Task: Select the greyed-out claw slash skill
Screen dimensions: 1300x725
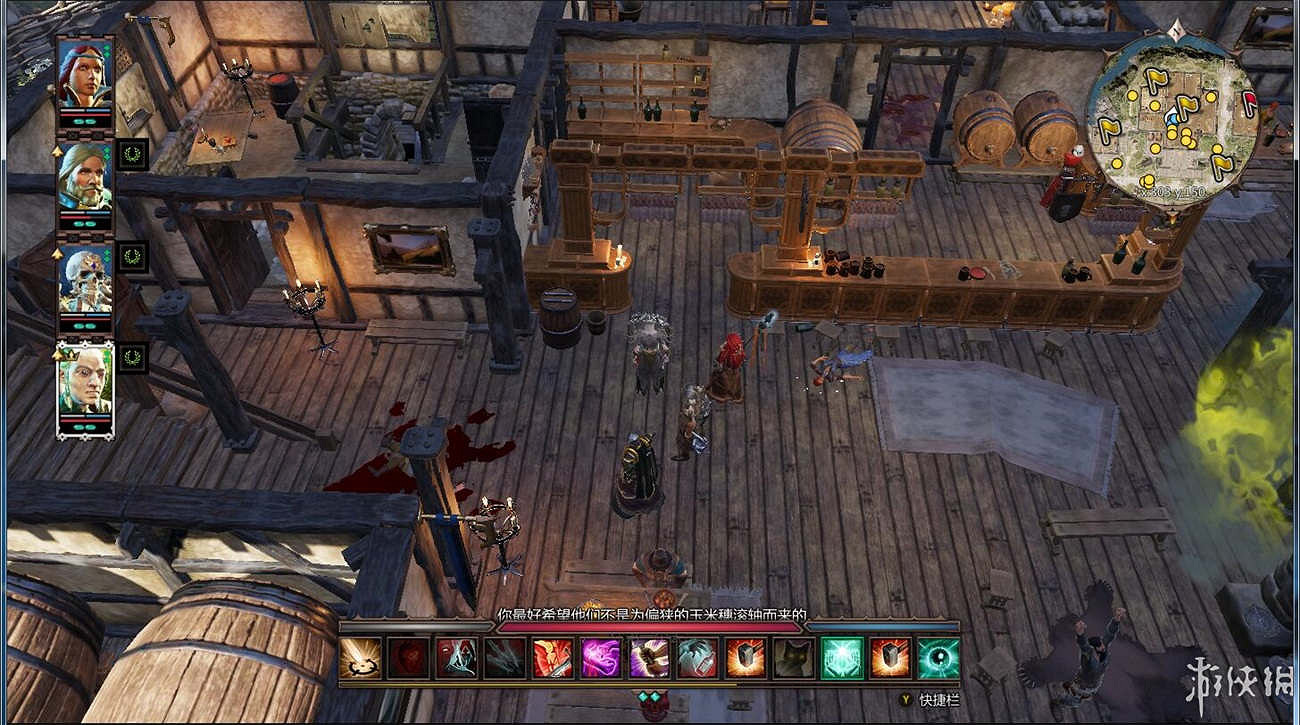Action: (x=505, y=658)
